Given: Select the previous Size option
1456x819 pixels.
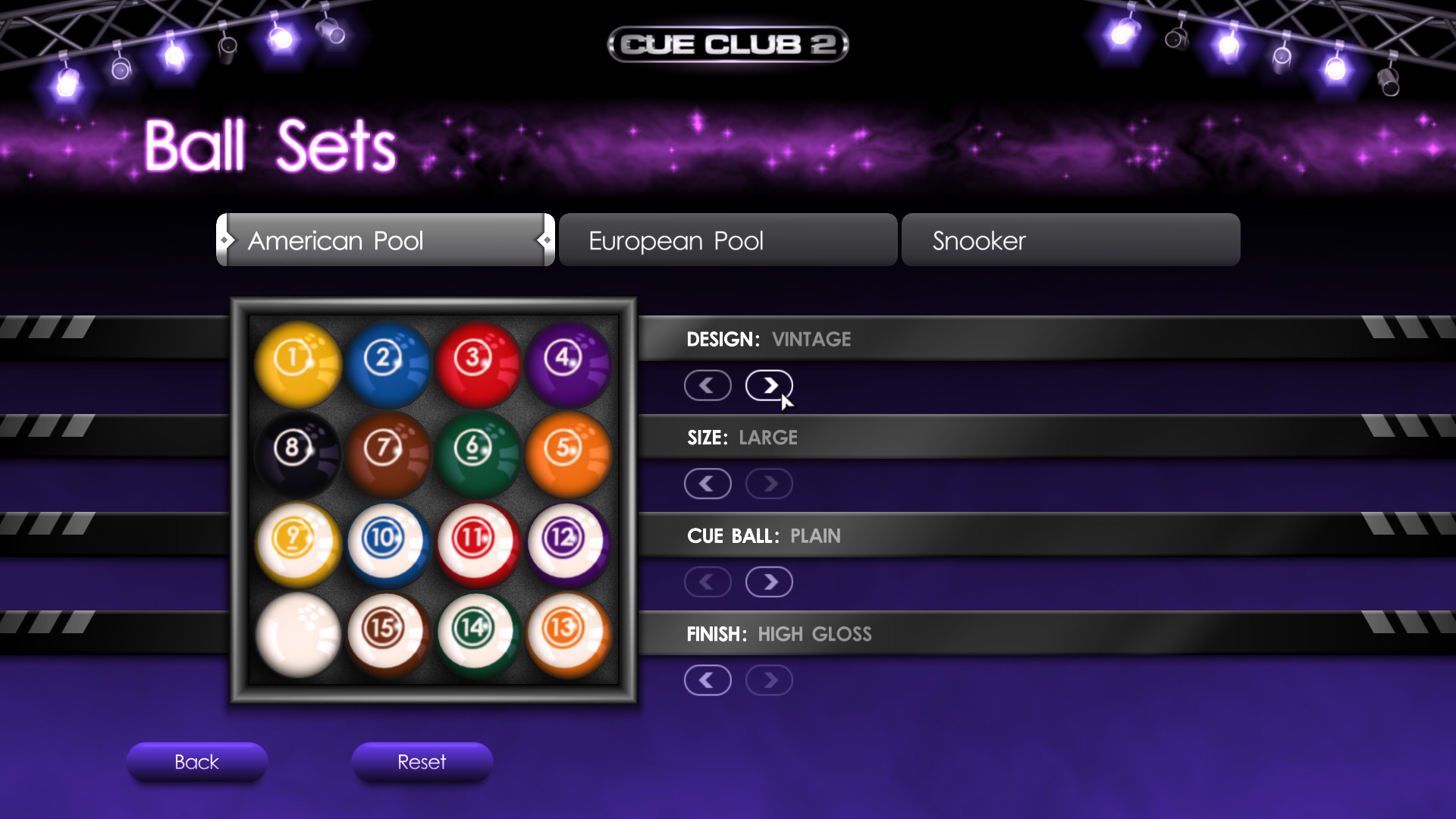Looking at the screenshot, I should click(x=708, y=483).
